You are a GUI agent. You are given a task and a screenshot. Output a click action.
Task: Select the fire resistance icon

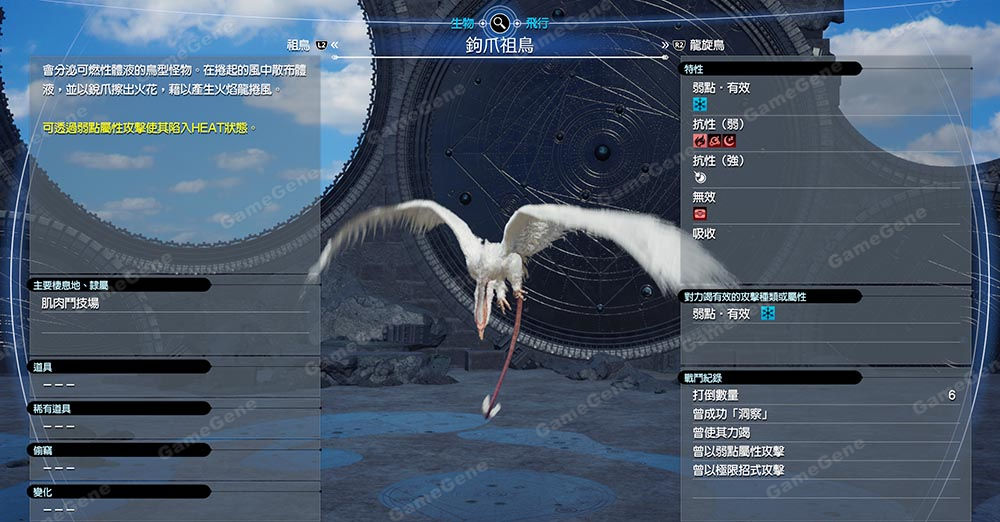point(700,141)
